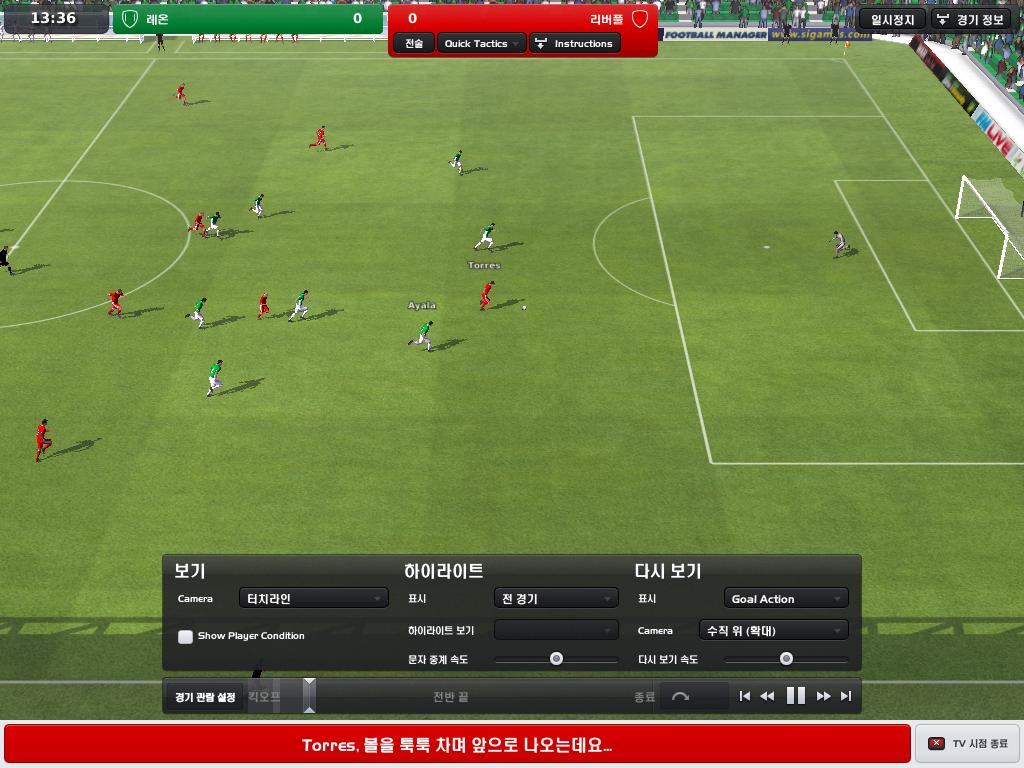The width and height of the screenshot is (1024, 768).
Task: Adjust the 다시 보기 속도 slider
Action: (786, 659)
